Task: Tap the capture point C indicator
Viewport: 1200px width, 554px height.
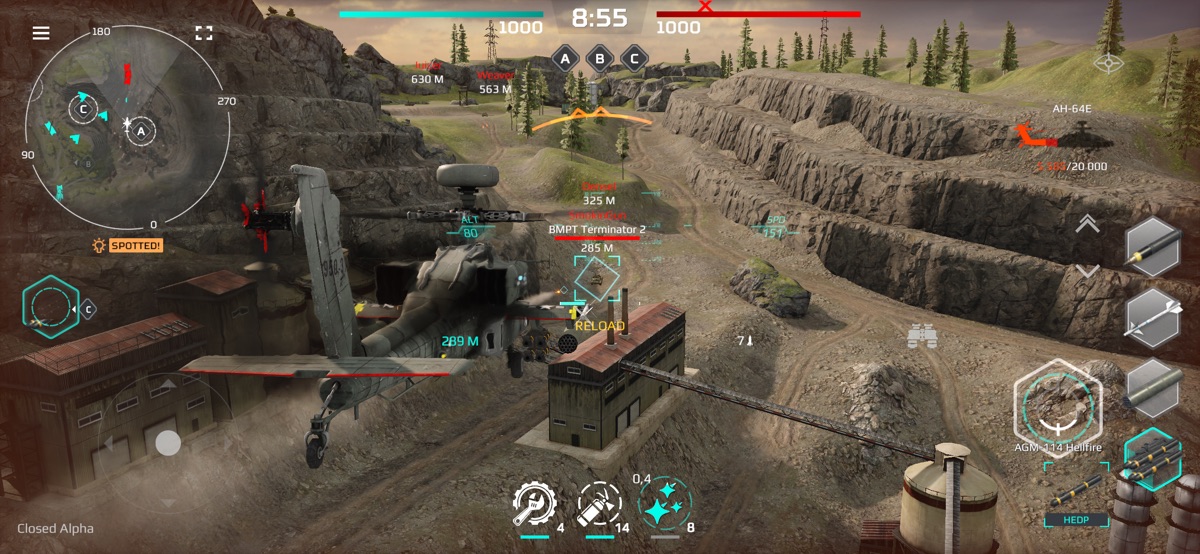Action: pyautogui.click(x=633, y=58)
